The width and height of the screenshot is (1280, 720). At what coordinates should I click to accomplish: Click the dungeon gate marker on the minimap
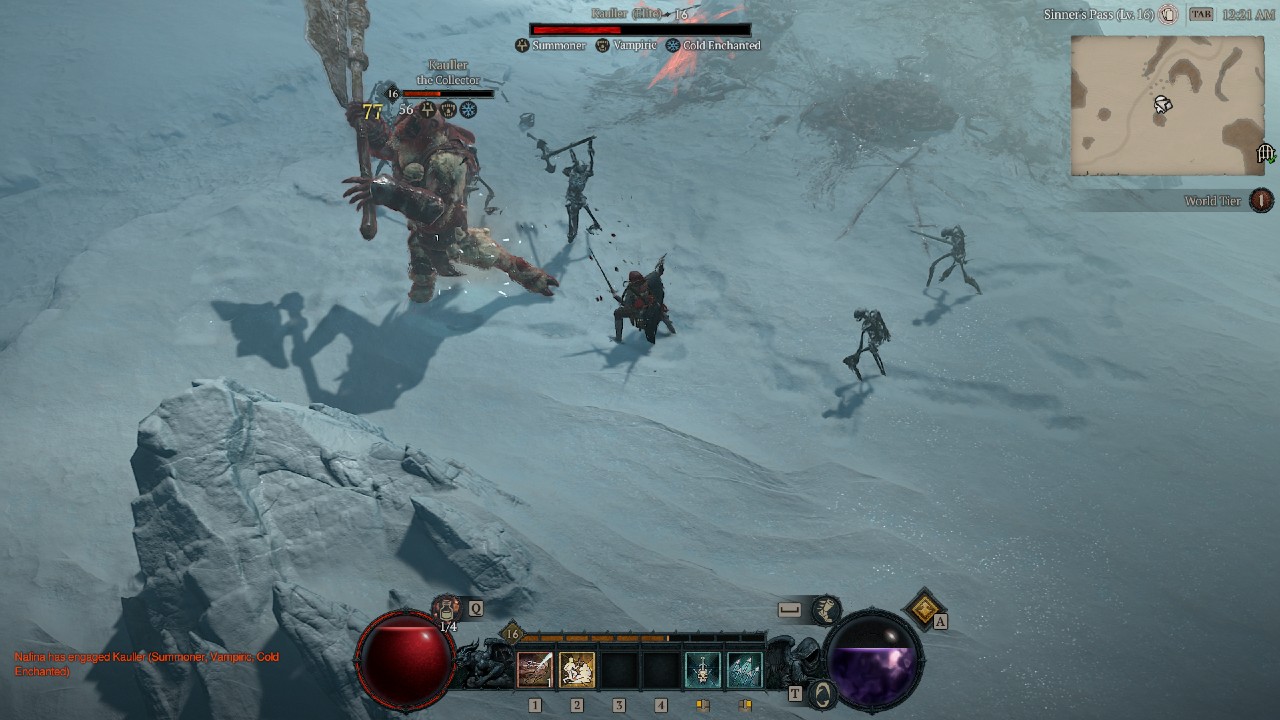pos(1265,153)
